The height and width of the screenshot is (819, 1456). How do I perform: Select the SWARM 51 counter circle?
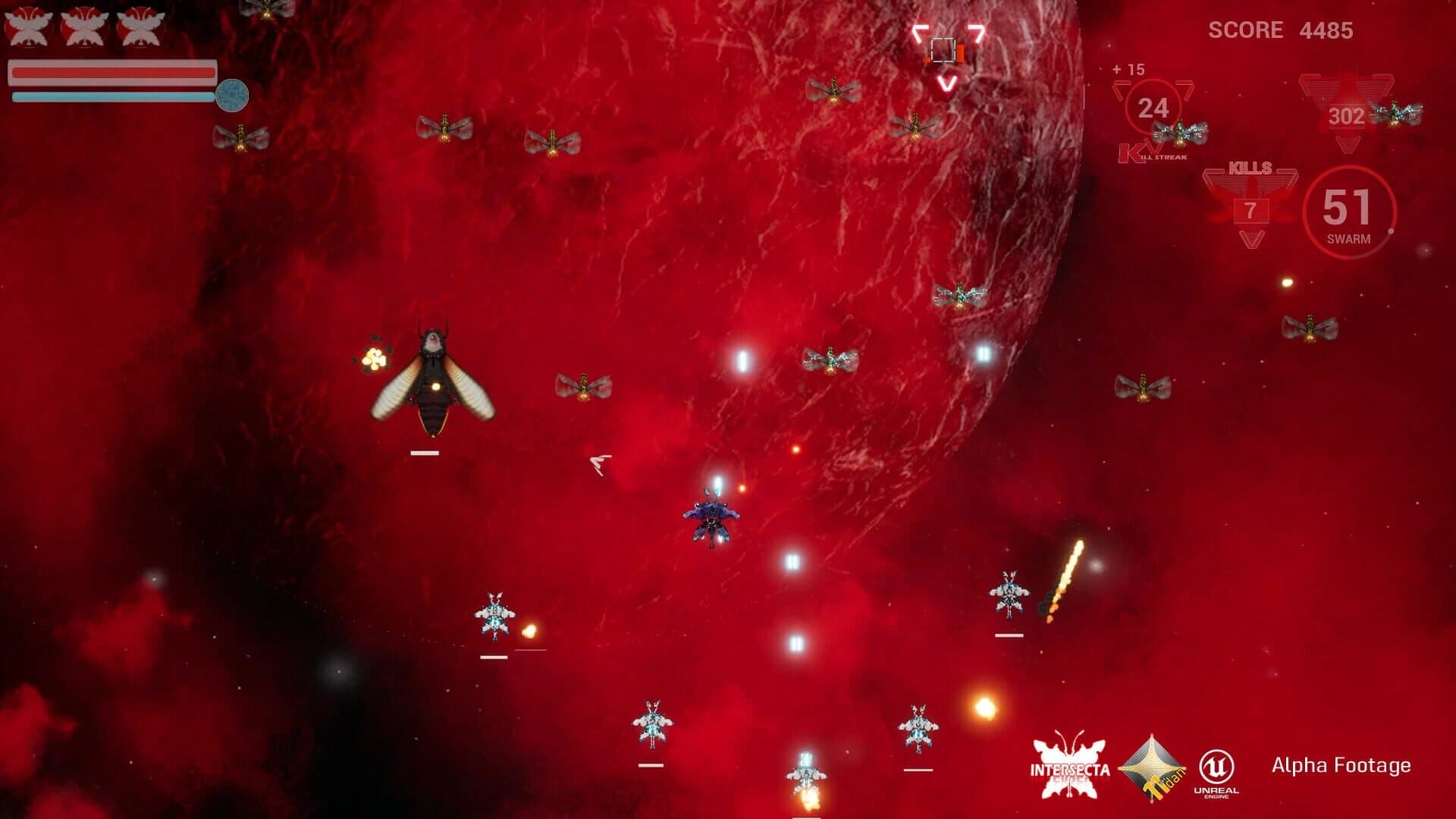pos(1346,211)
